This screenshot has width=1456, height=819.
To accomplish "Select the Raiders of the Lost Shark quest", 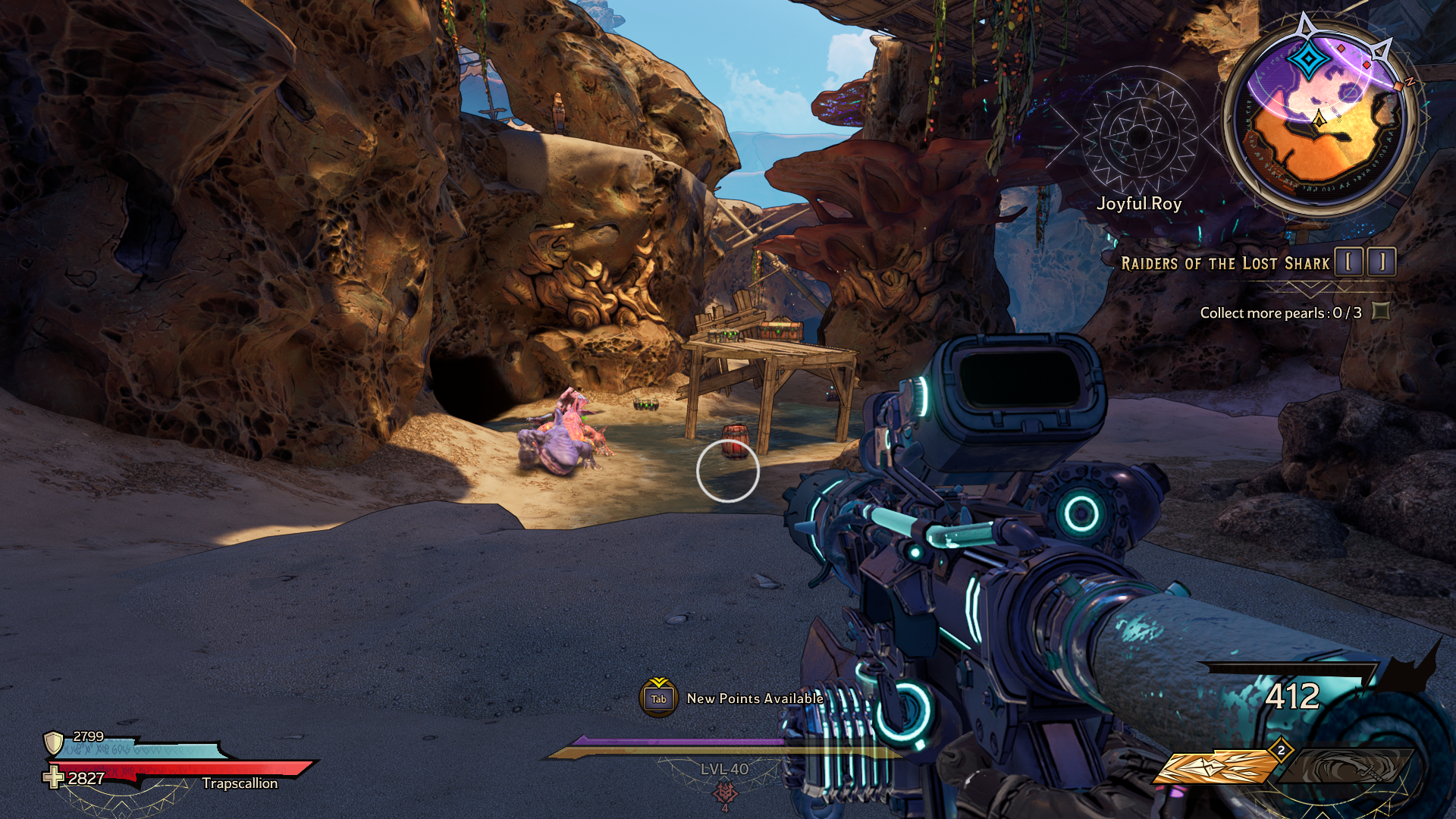I will [x=1225, y=264].
